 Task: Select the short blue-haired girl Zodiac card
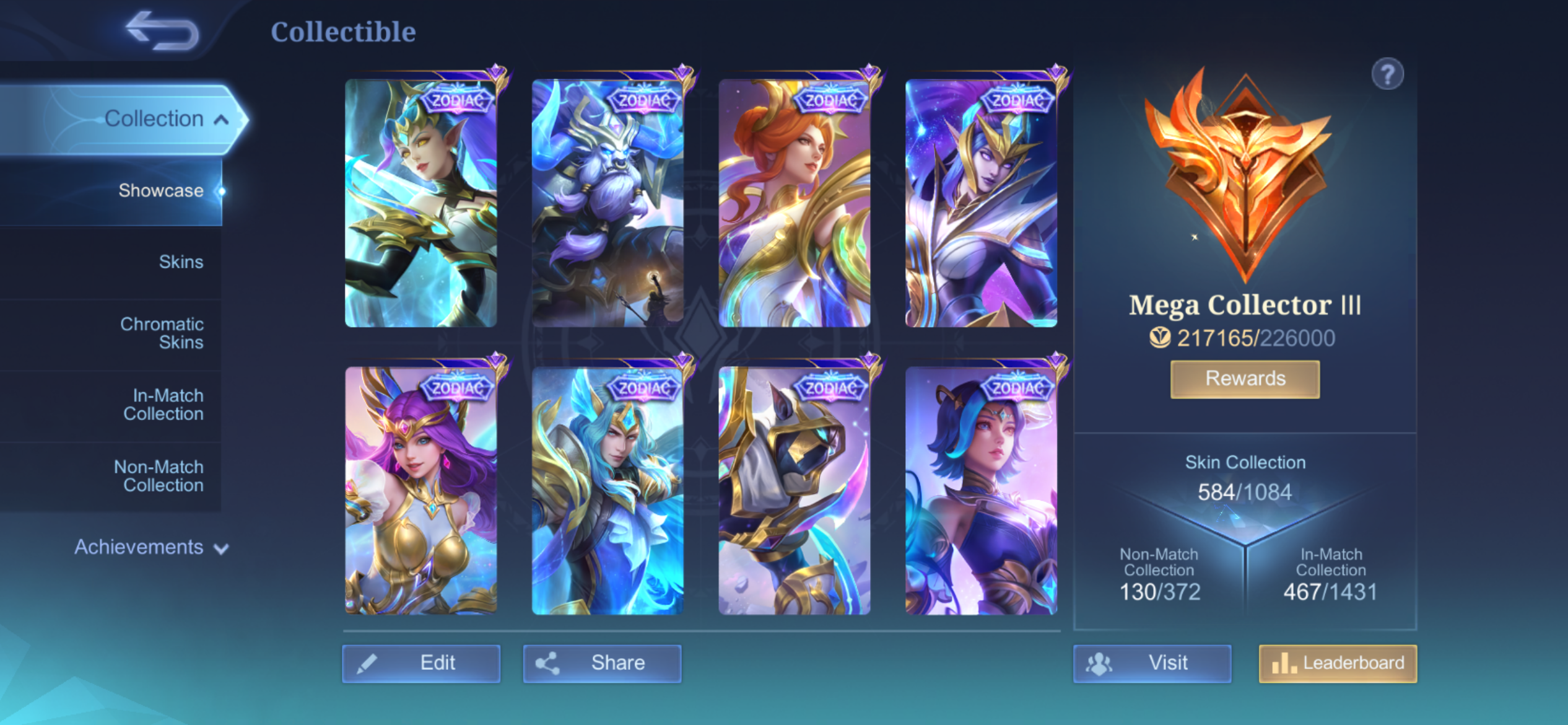click(x=981, y=491)
